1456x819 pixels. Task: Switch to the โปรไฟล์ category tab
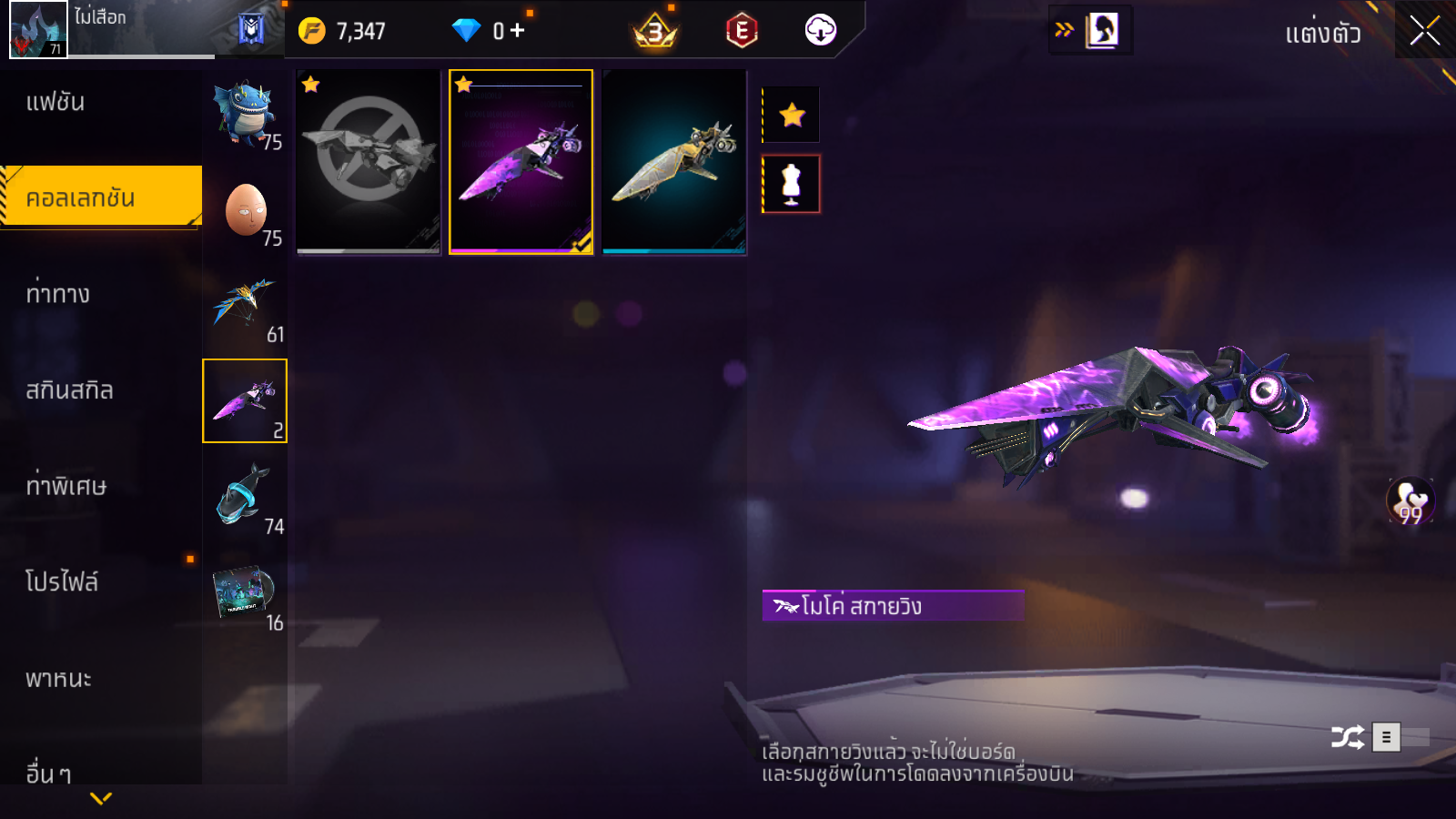point(62,582)
